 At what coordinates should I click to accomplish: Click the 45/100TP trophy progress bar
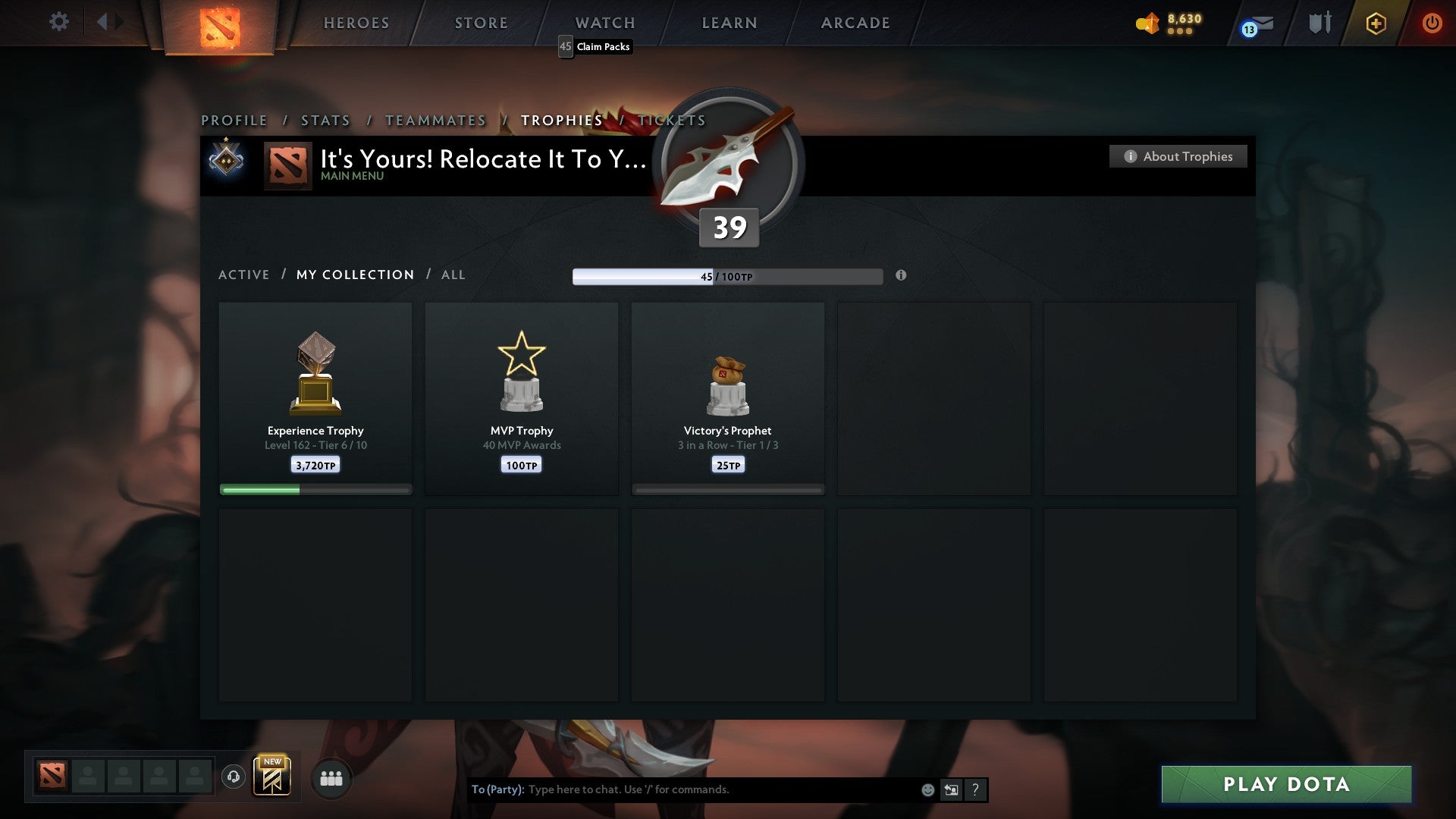pos(727,276)
